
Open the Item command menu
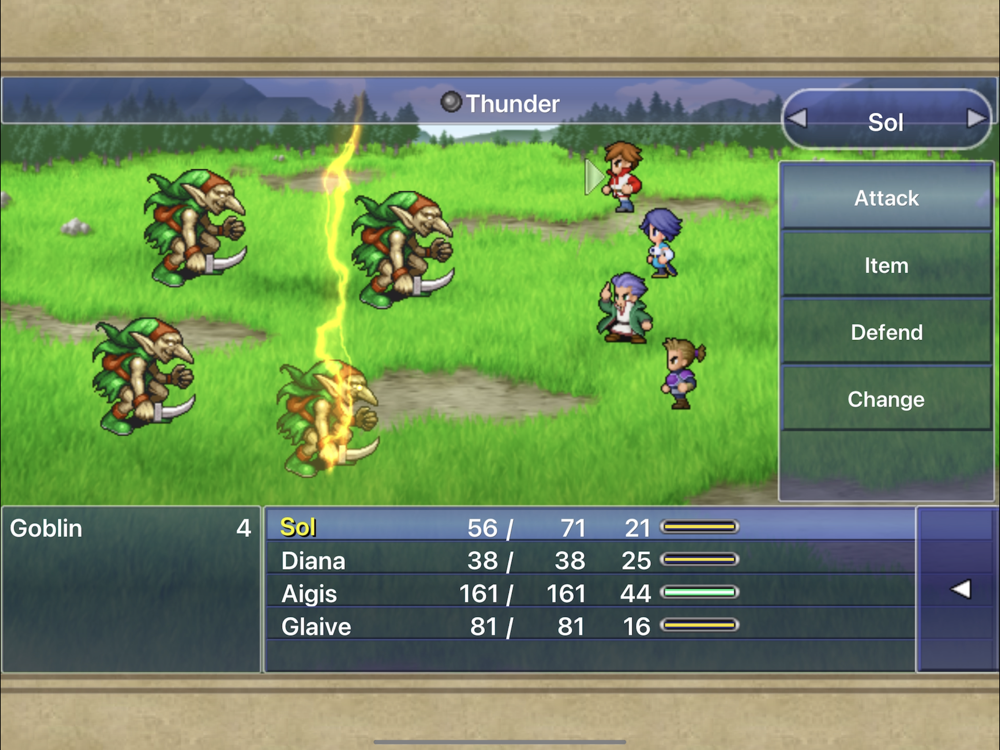(x=886, y=266)
